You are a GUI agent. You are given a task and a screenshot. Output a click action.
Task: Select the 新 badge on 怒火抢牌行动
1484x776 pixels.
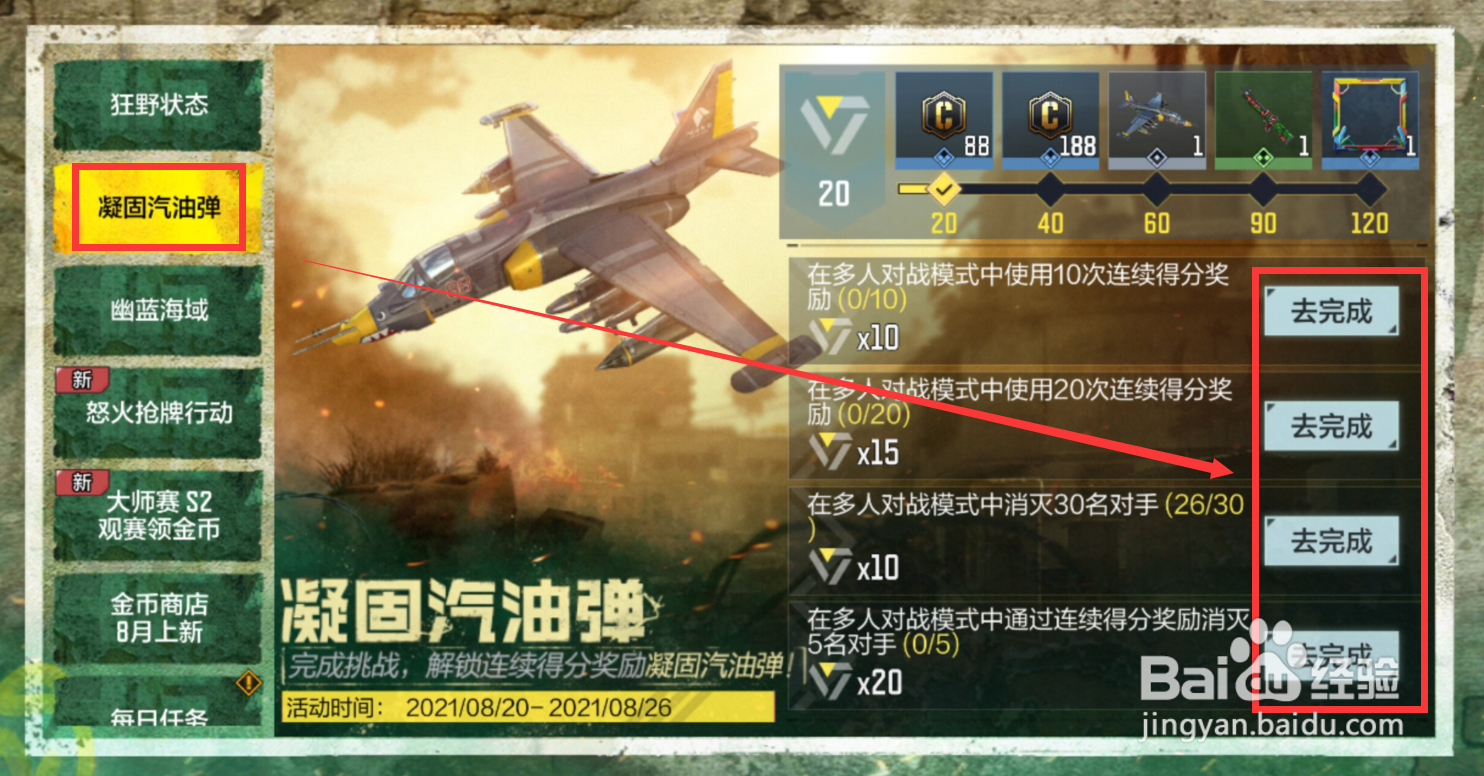(x=83, y=381)
